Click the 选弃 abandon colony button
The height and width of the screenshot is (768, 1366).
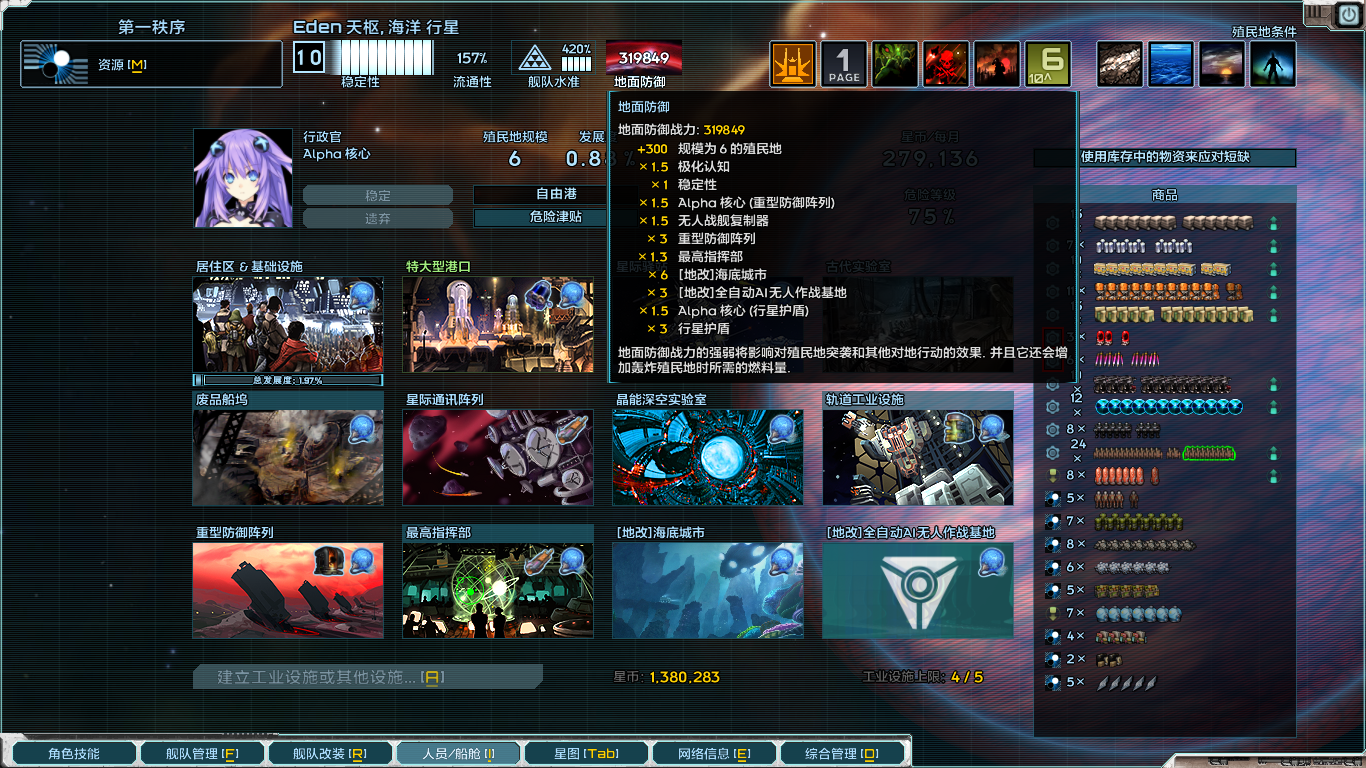[378, 217]
